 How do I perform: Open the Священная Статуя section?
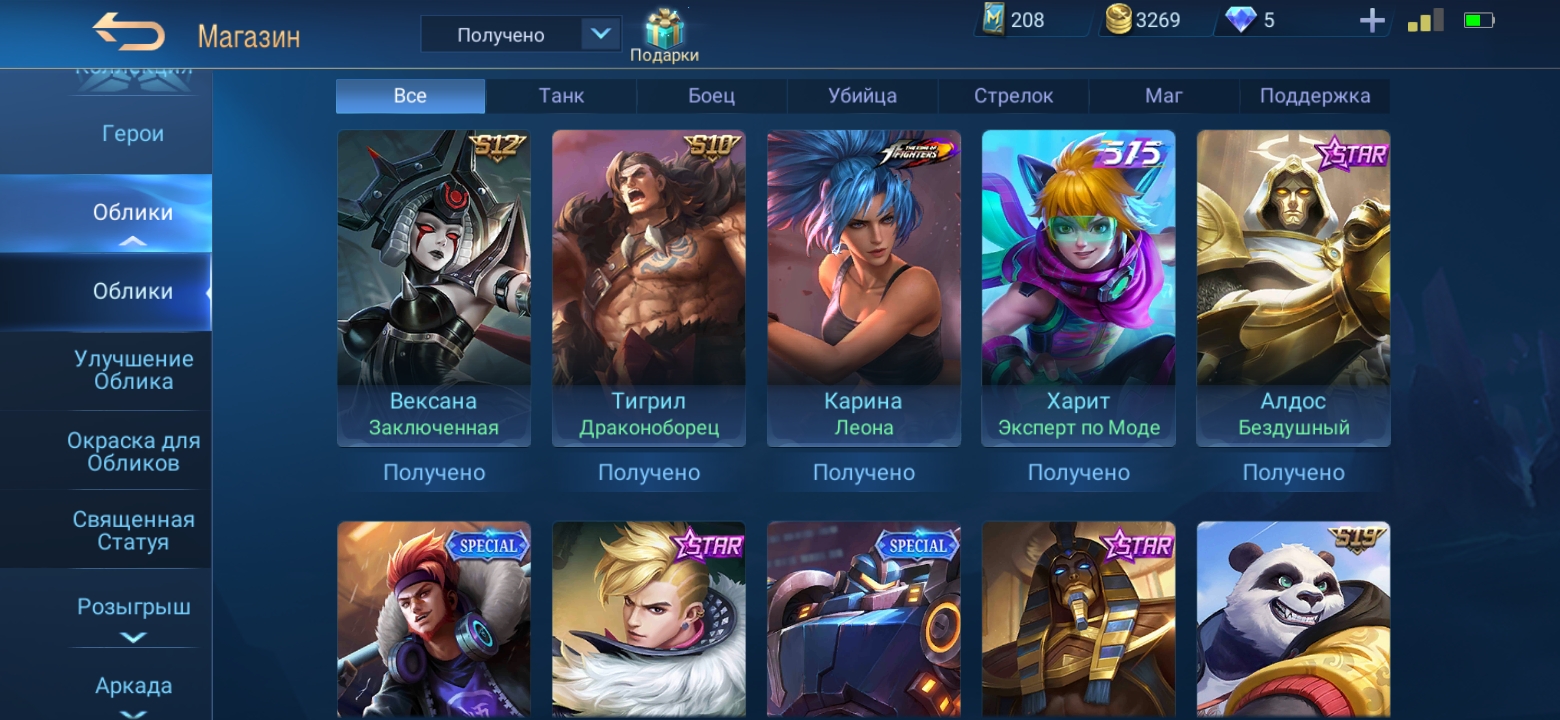tap(133, 531)
